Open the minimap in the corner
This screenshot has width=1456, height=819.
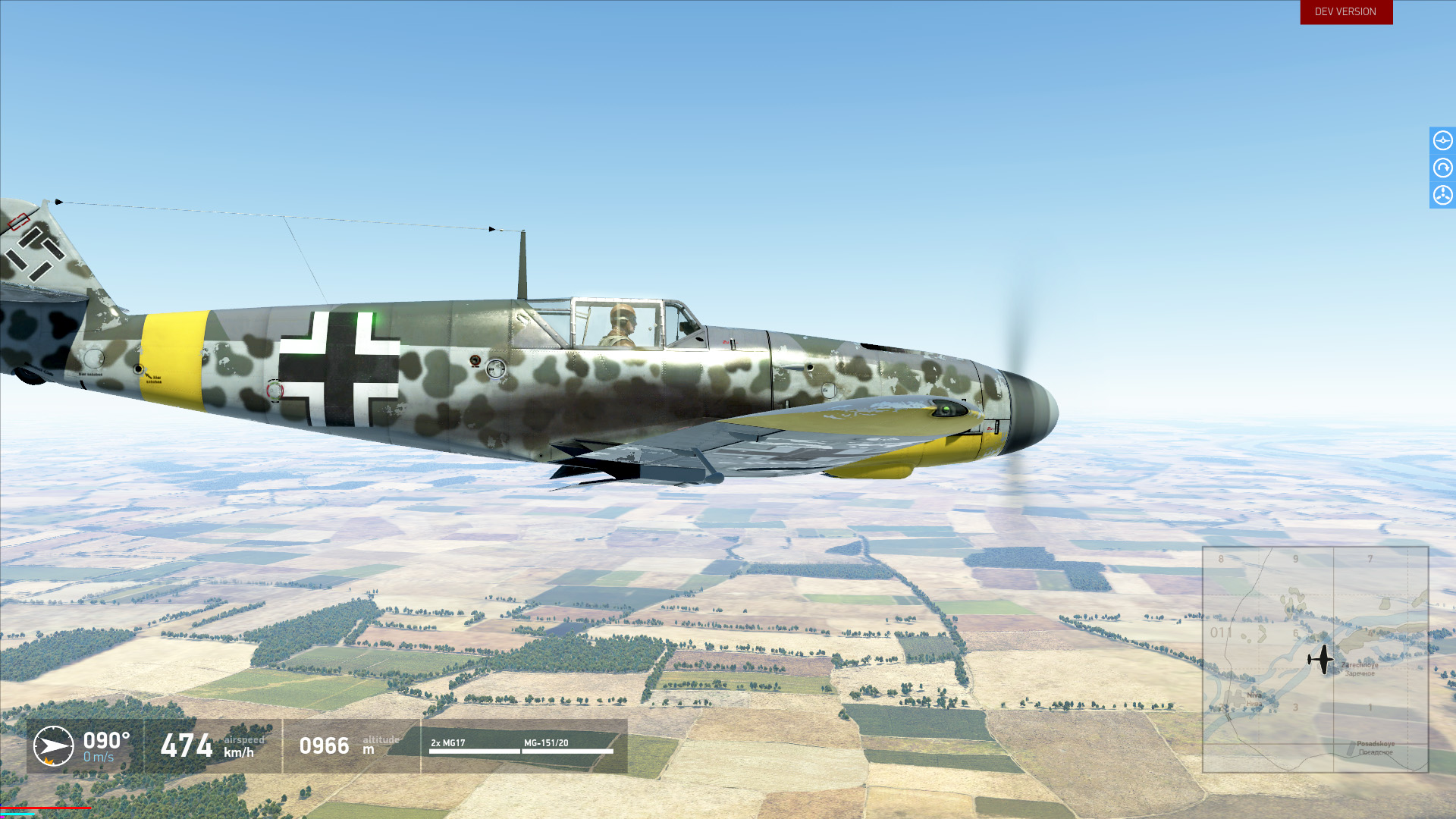pos(1315,659)
